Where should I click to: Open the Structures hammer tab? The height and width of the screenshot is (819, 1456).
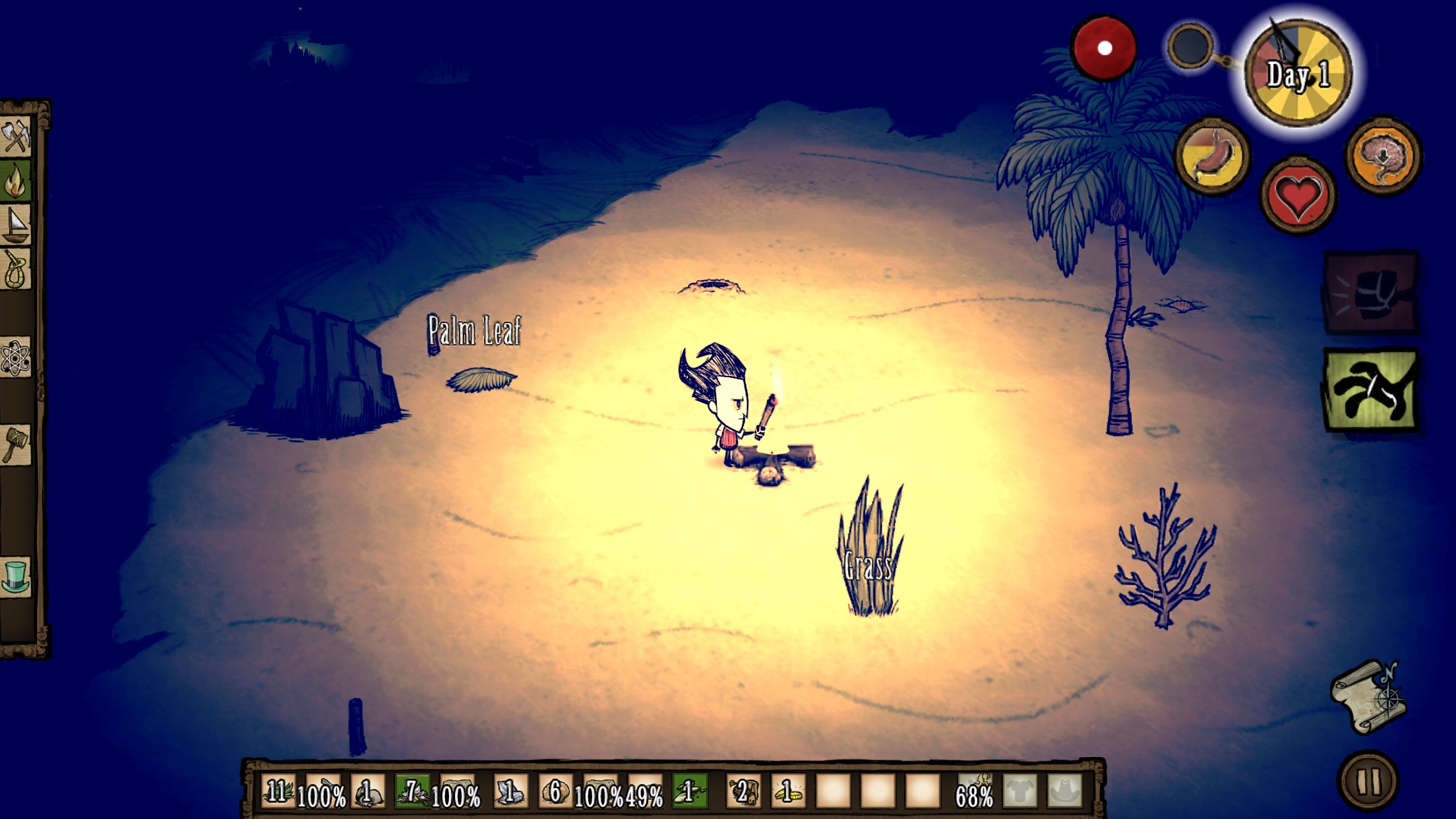(x=16, y=444)
